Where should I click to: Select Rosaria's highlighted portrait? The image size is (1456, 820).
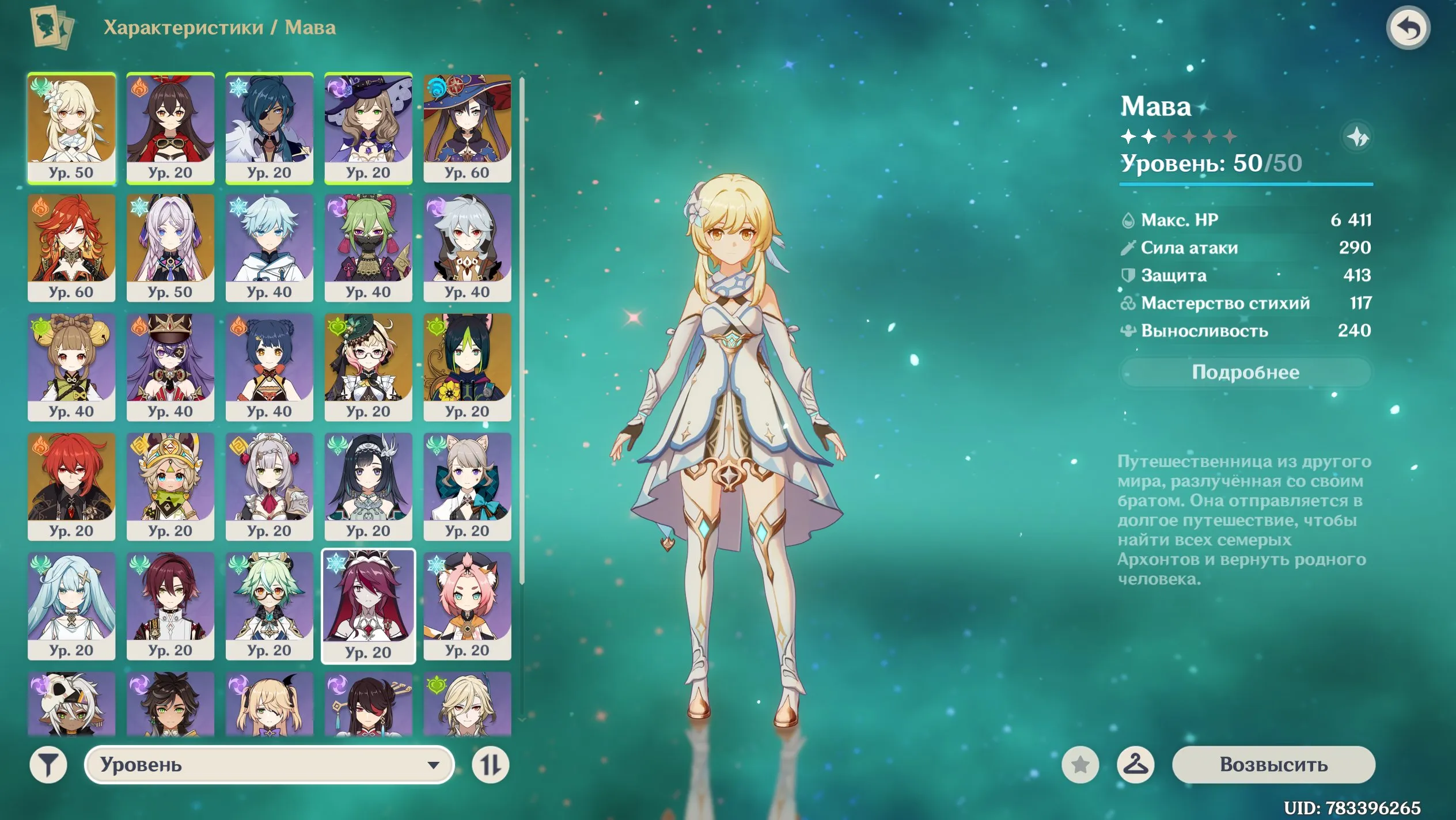point(369,605)
